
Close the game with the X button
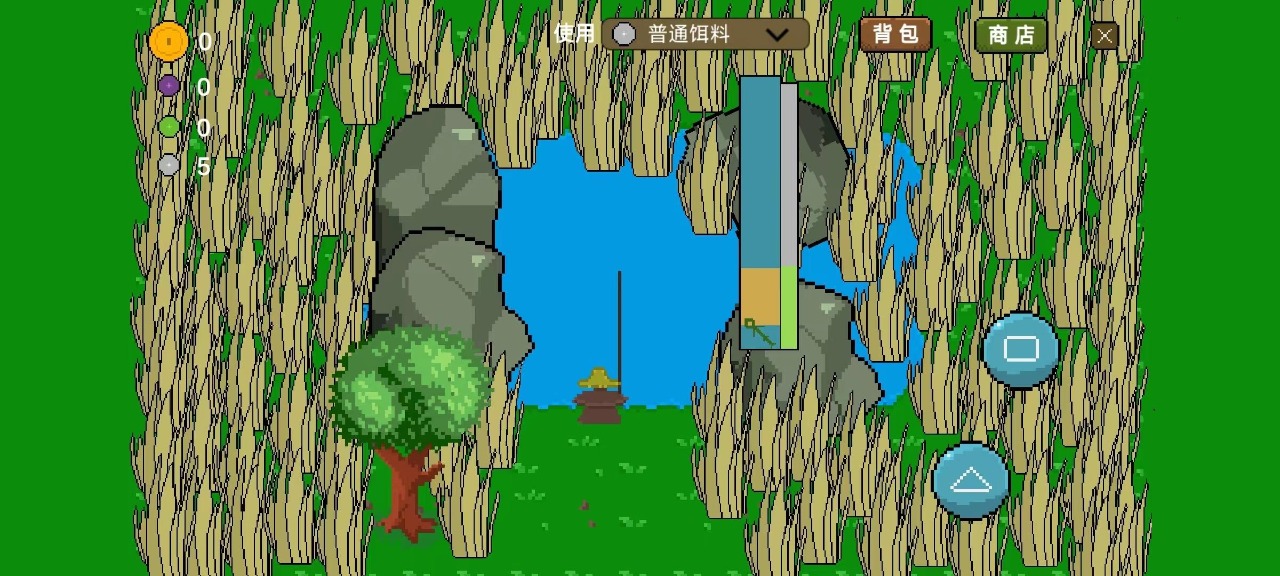[1104, 36]
